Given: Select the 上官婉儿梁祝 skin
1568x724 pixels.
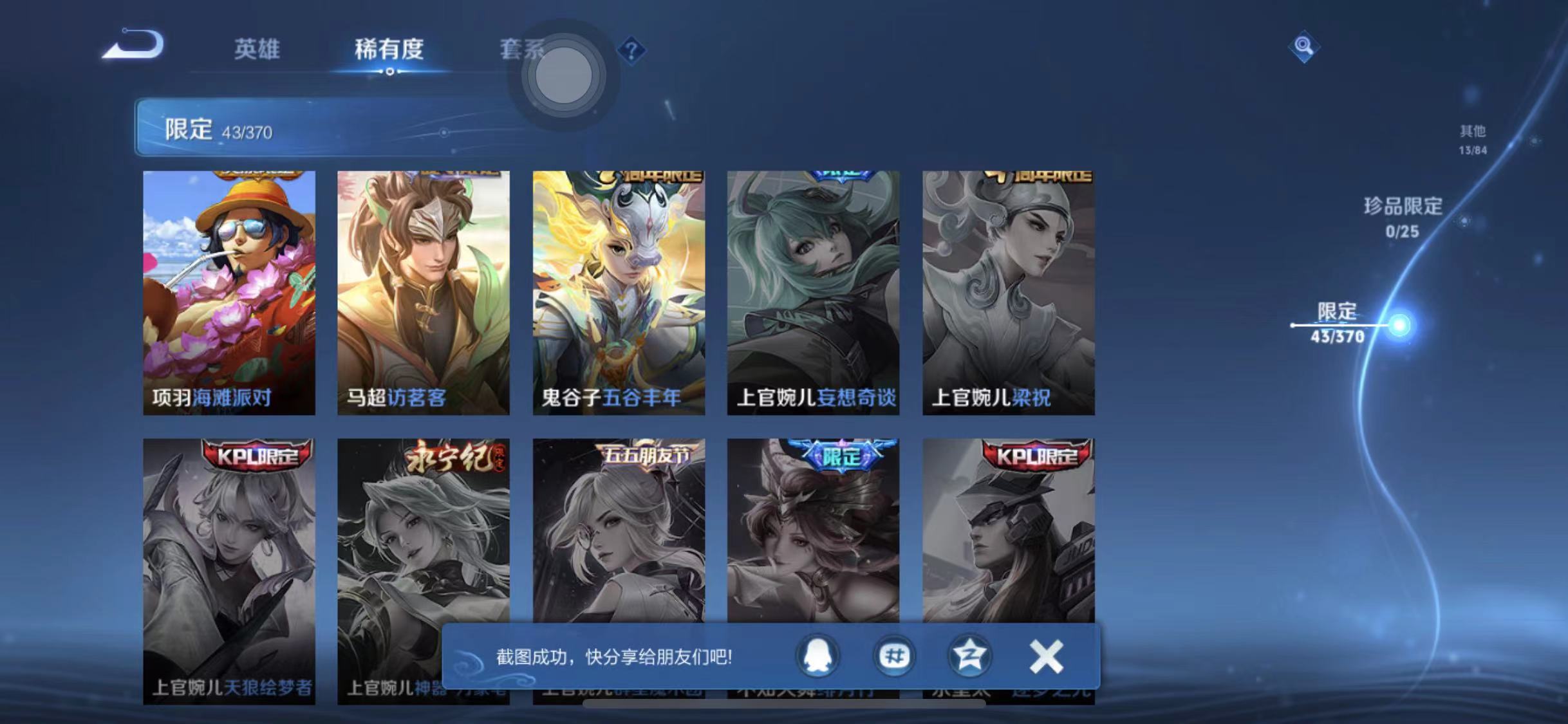Looking at the screenshot, I should click(x=1008, y=290).
